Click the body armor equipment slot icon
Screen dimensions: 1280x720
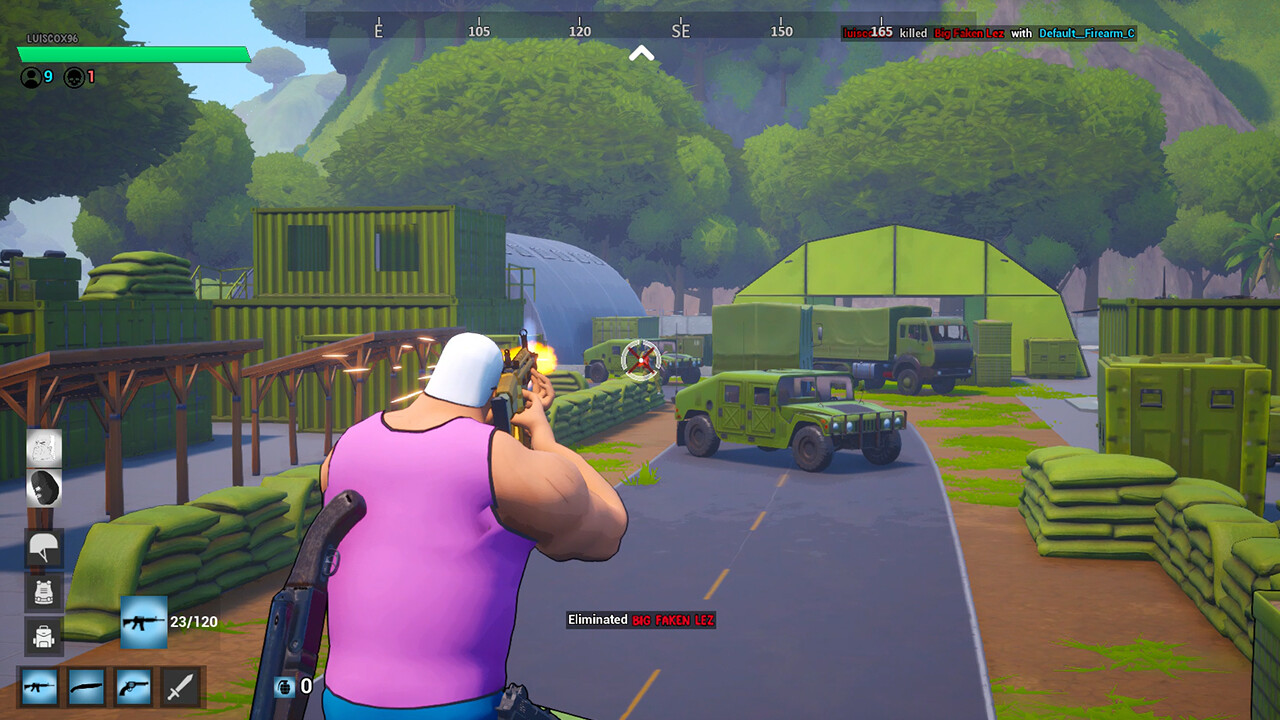(43, 592)
